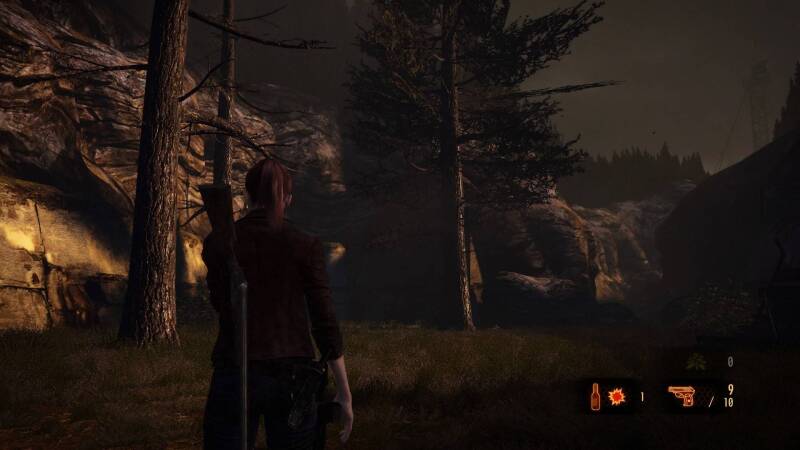Screen dimensions: 800x450
Task: Select the firebomb bottle item icon
Action: point(596,397)
